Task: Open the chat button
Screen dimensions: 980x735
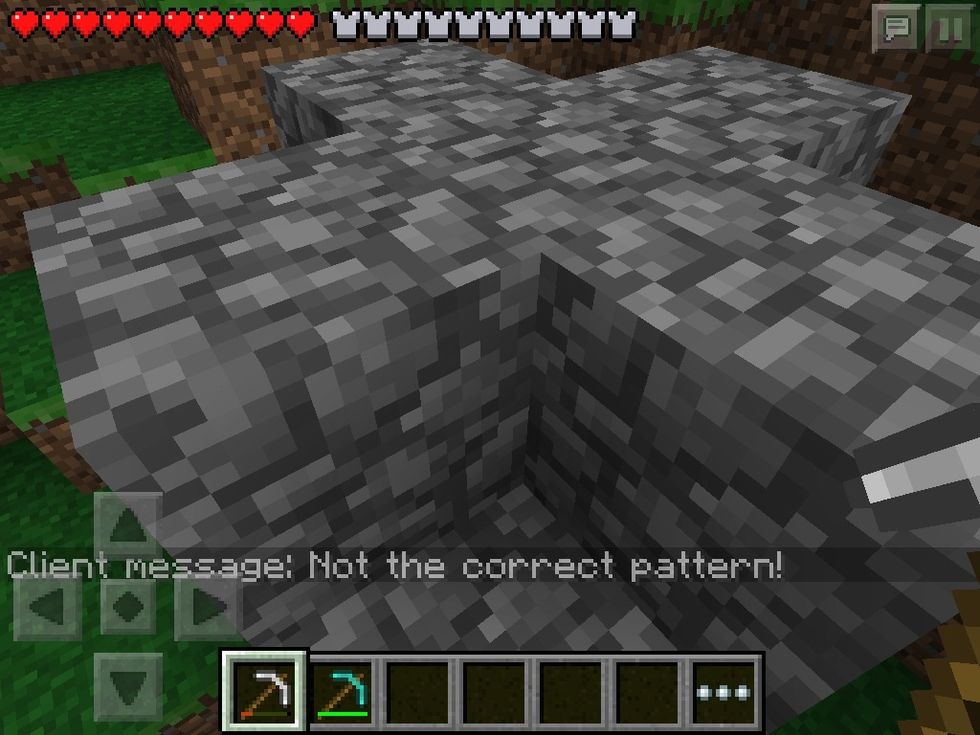Action: (x=895, y=29)
